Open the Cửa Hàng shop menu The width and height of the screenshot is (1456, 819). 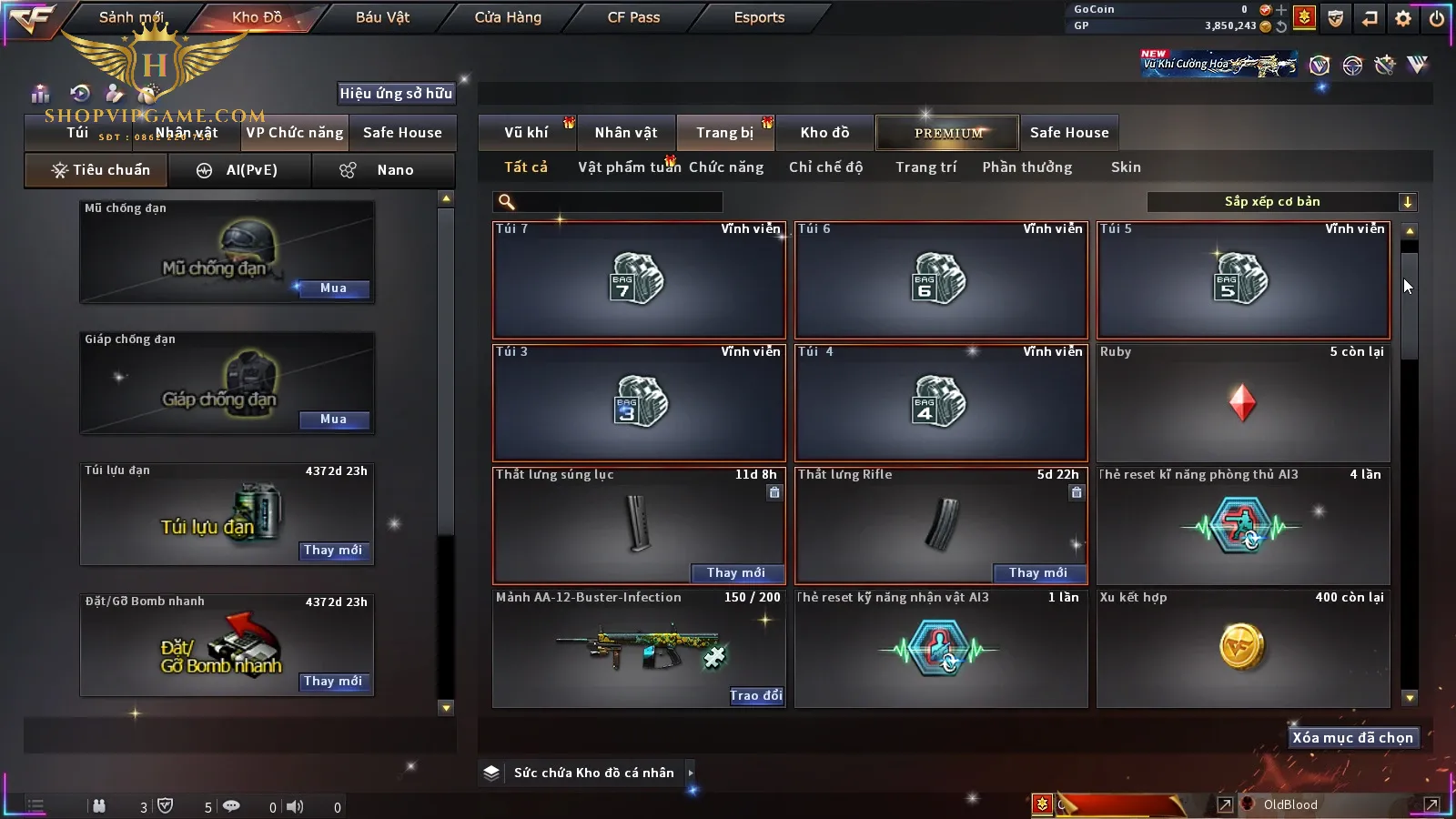coord(508,17)
